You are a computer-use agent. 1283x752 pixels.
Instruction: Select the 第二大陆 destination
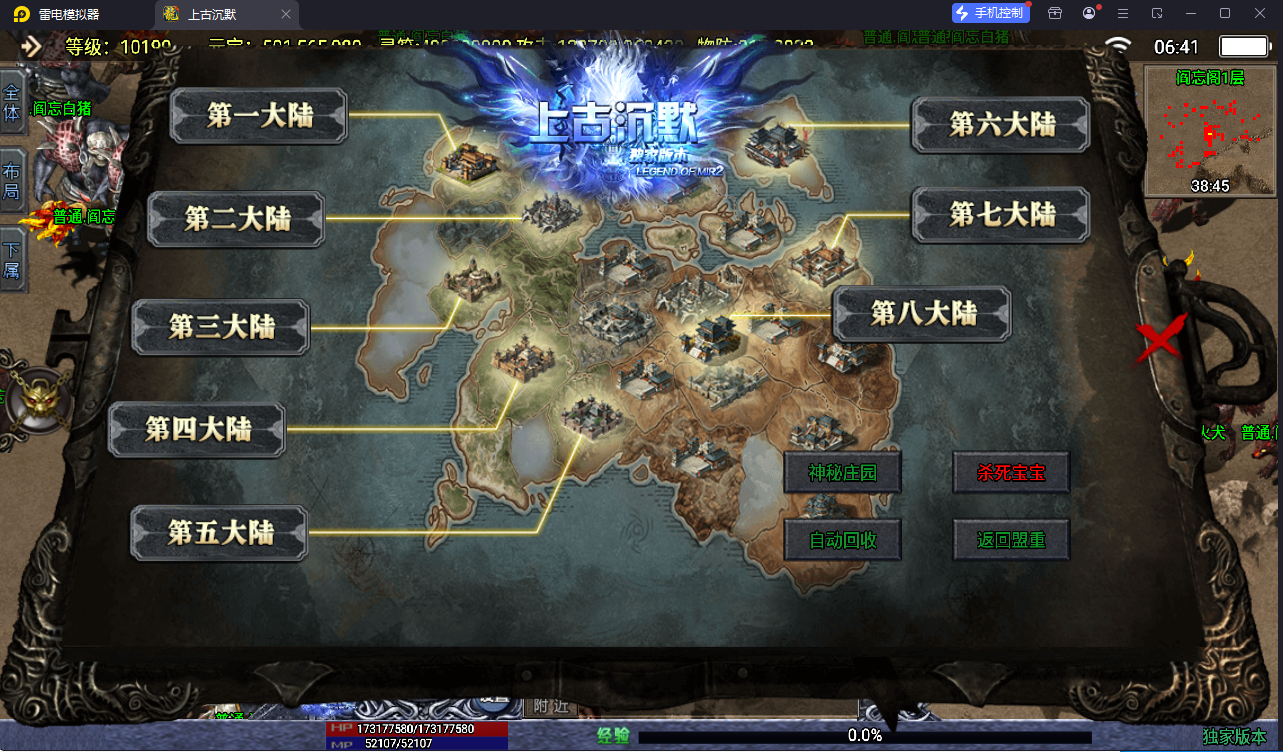coord(236,219)
